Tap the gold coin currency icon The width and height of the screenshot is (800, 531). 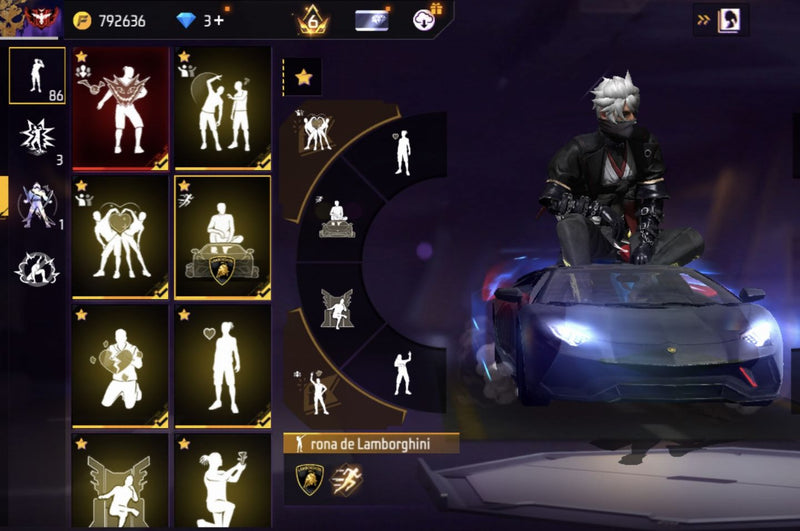[x=83, y=20]
